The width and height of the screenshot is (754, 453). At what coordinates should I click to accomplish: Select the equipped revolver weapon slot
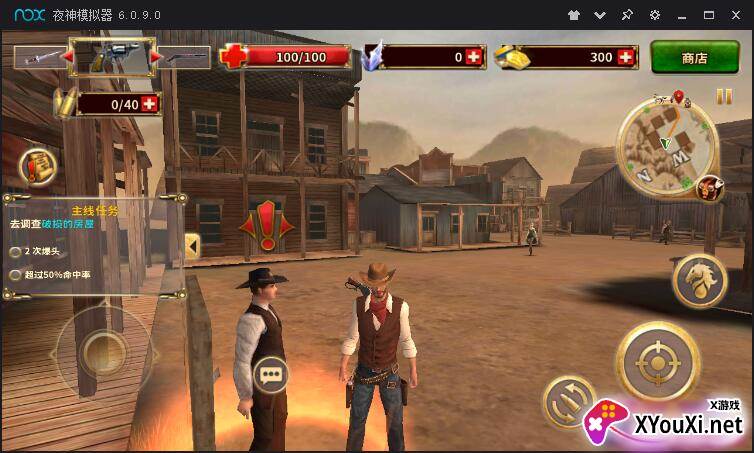click(x=112, y=58)
